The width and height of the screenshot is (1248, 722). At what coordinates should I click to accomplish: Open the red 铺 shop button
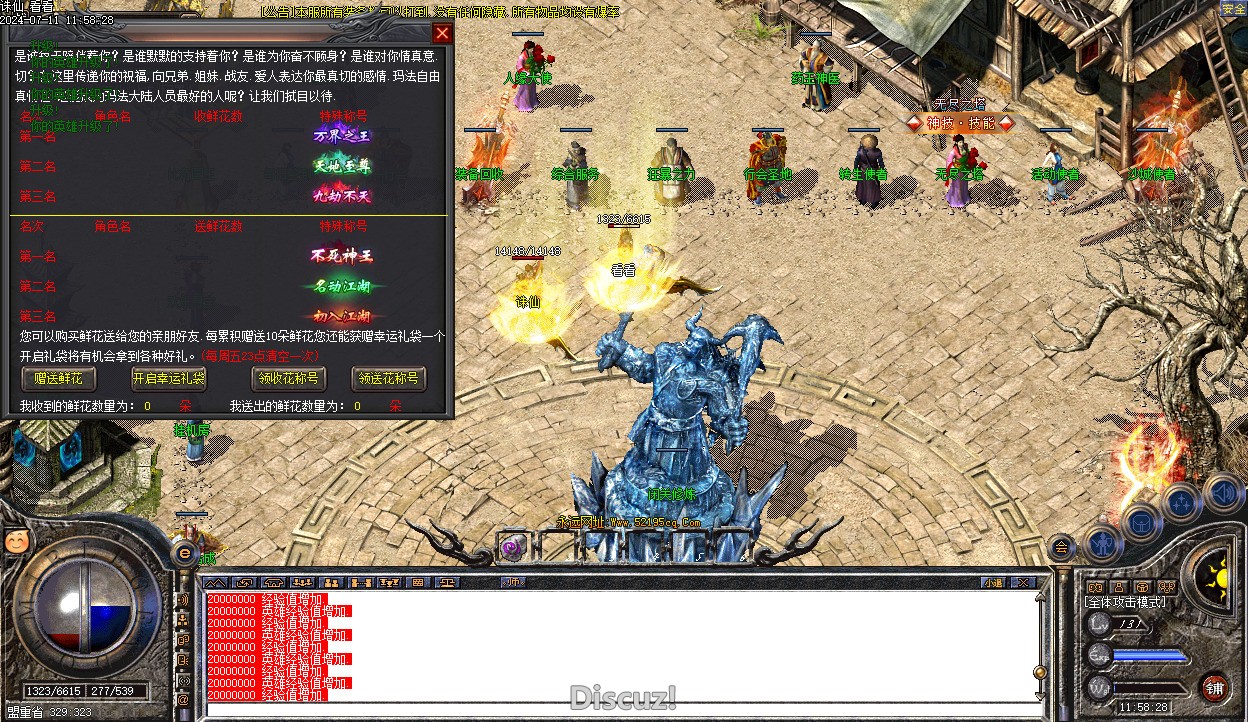1214,688
